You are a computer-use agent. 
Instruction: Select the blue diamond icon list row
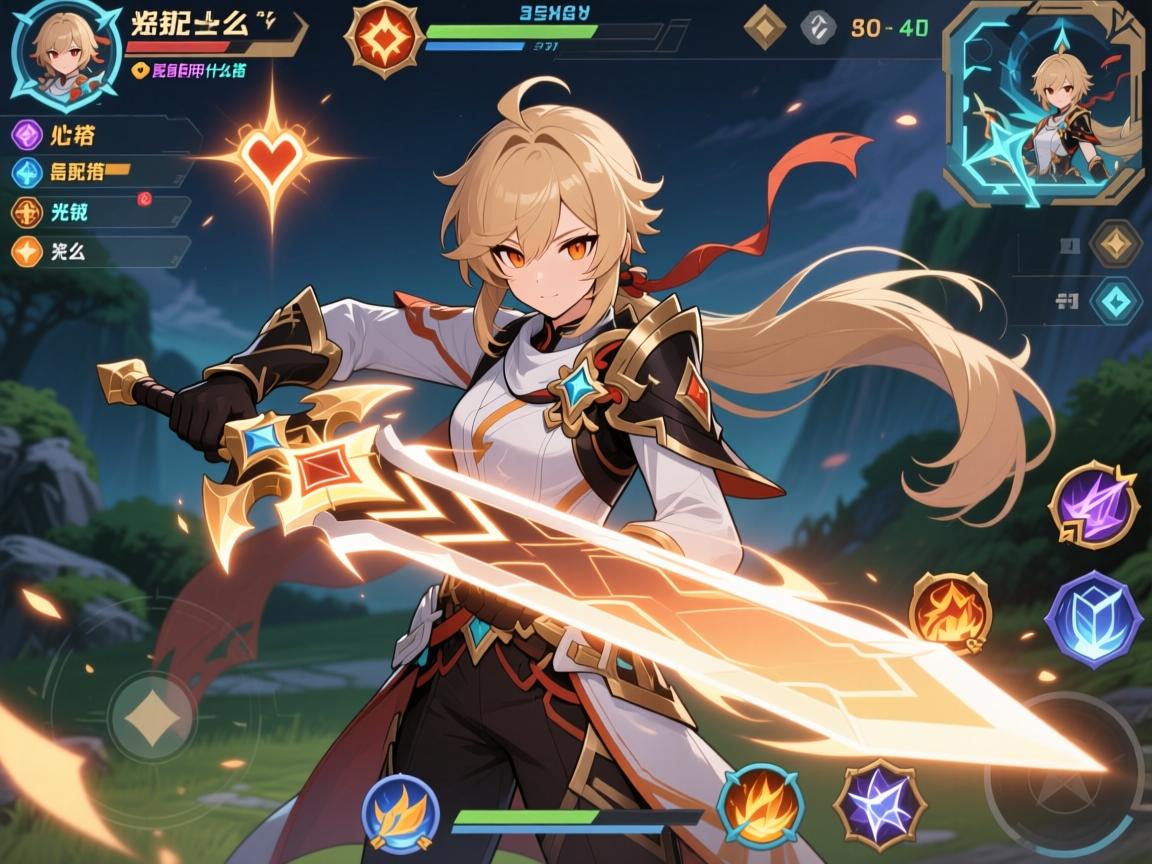pos(100,173)
